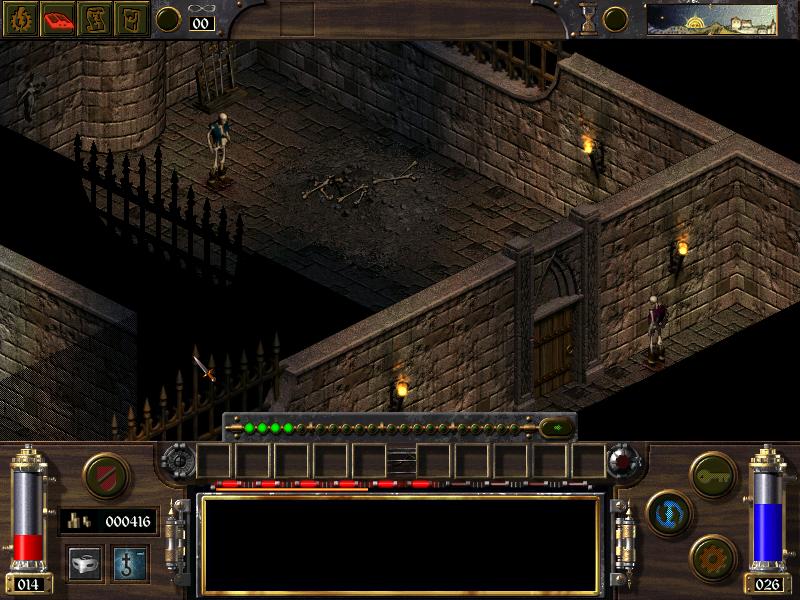
Task: Select the white mask icon
Action: click(x=84, y=563)
